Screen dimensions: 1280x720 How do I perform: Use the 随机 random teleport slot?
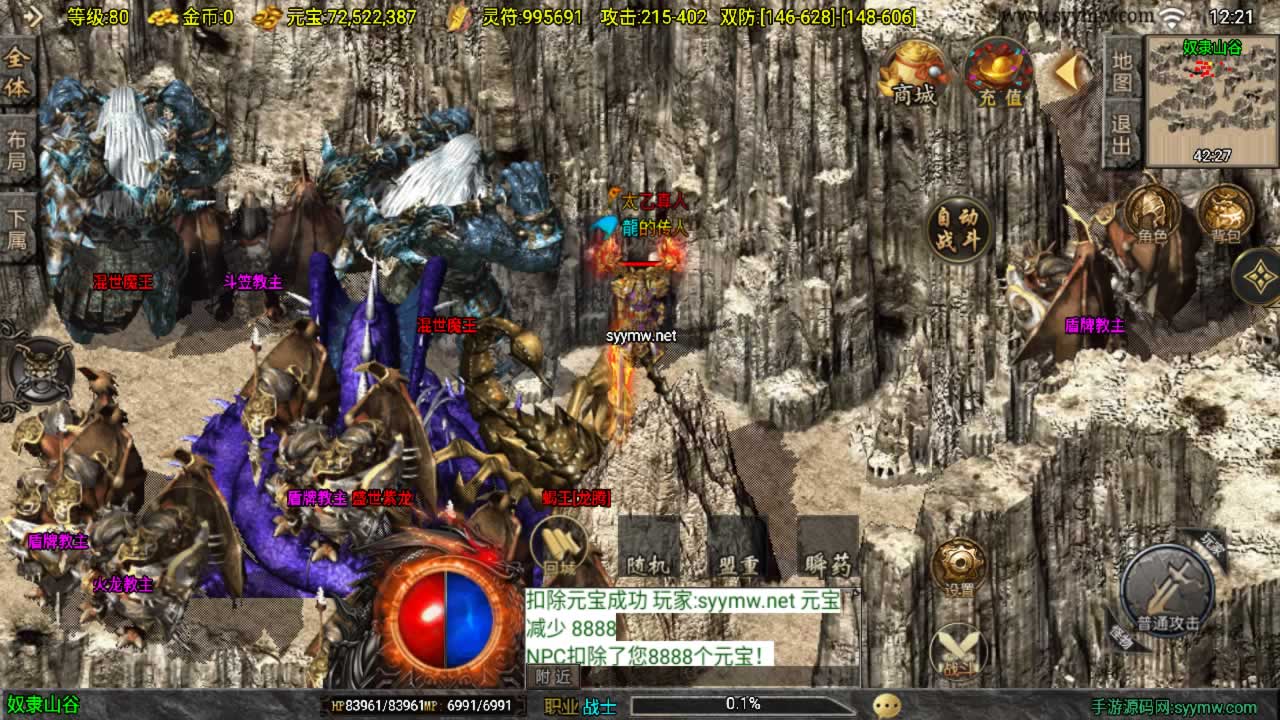649,550
